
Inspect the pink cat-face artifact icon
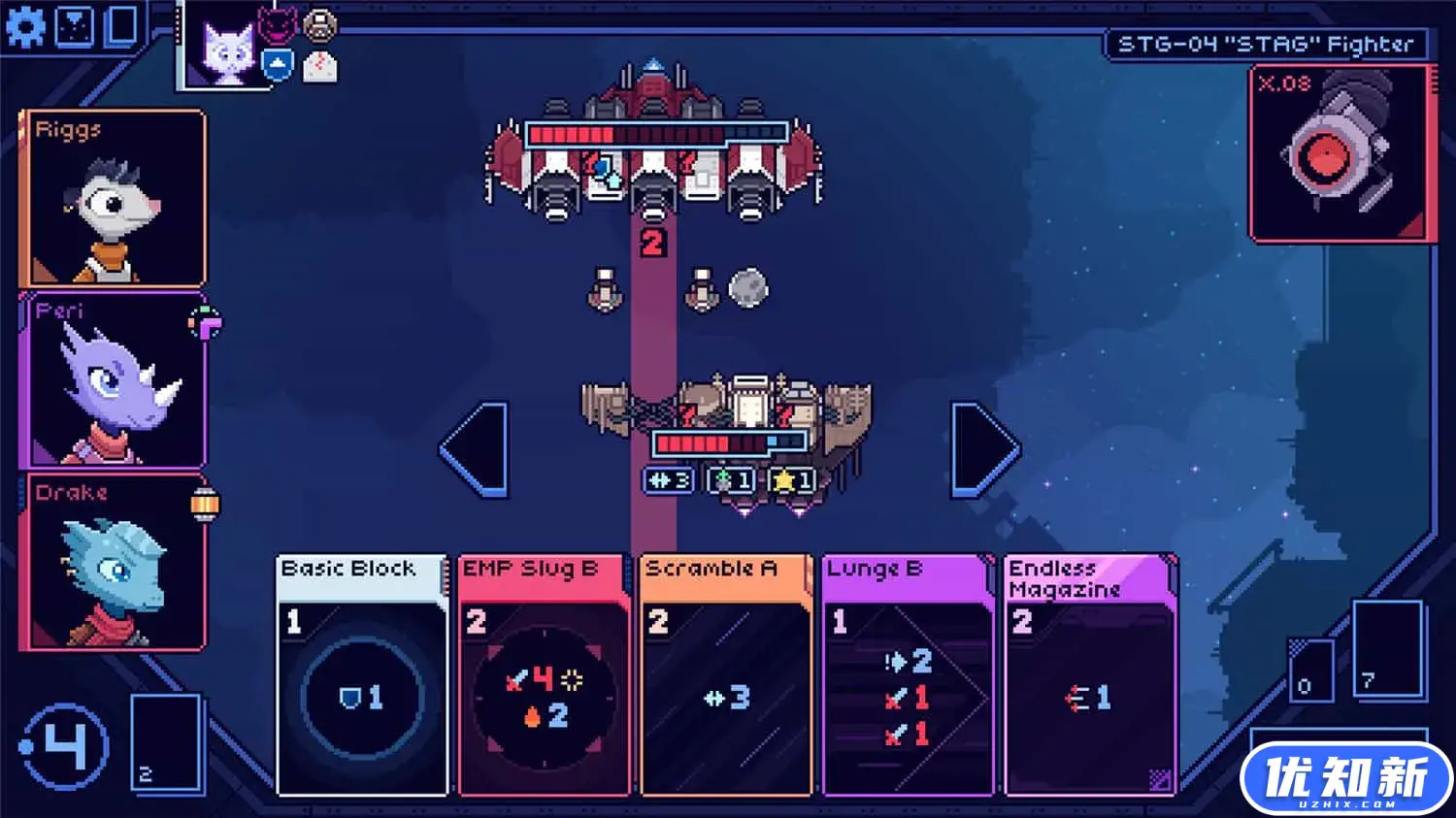[x=277, y=24]
